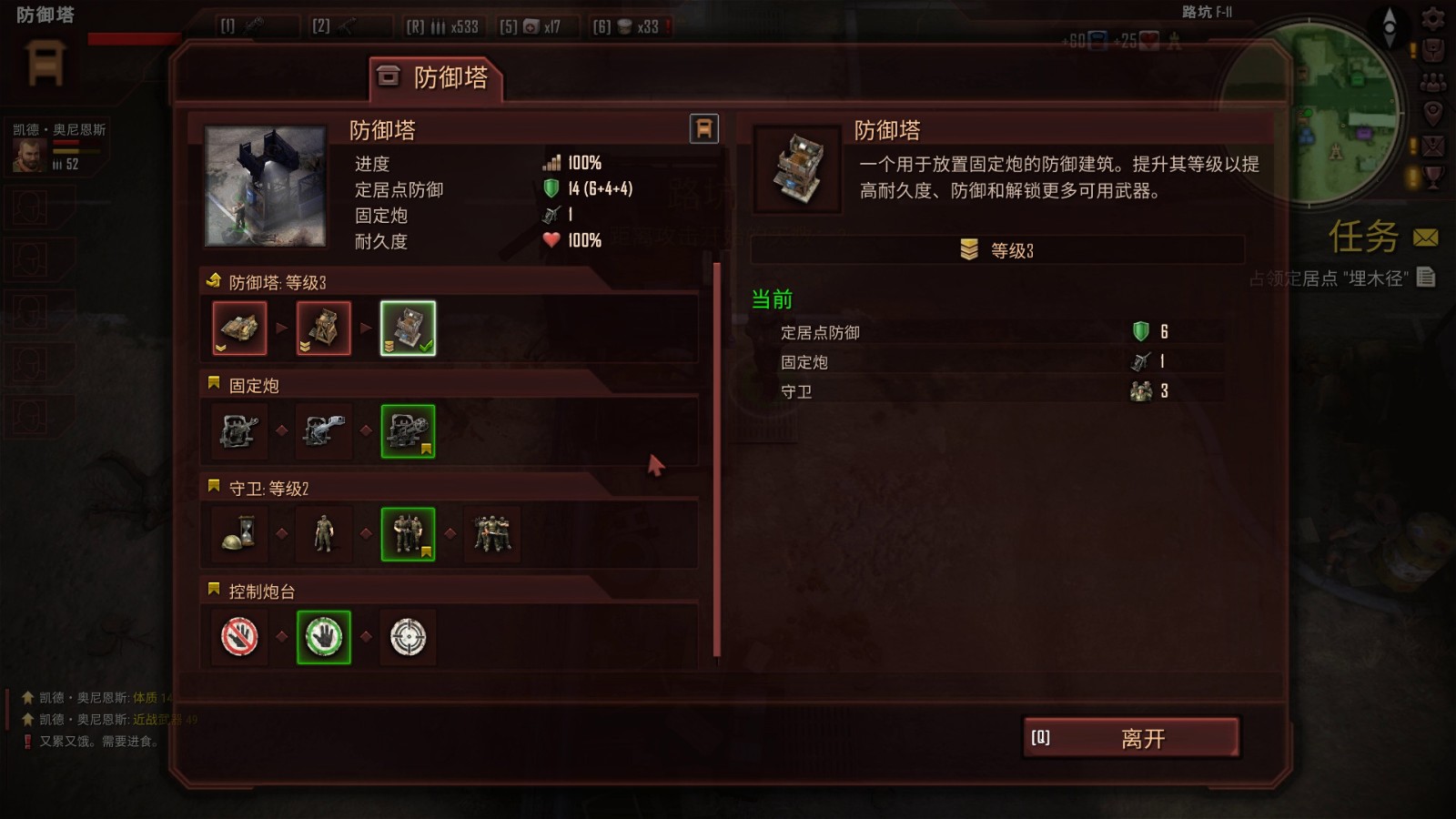The width and height of the screenshot is (1456, 819).
Task: Click the map pin icon below the squad icon
Action: [x=1431, y=111]
